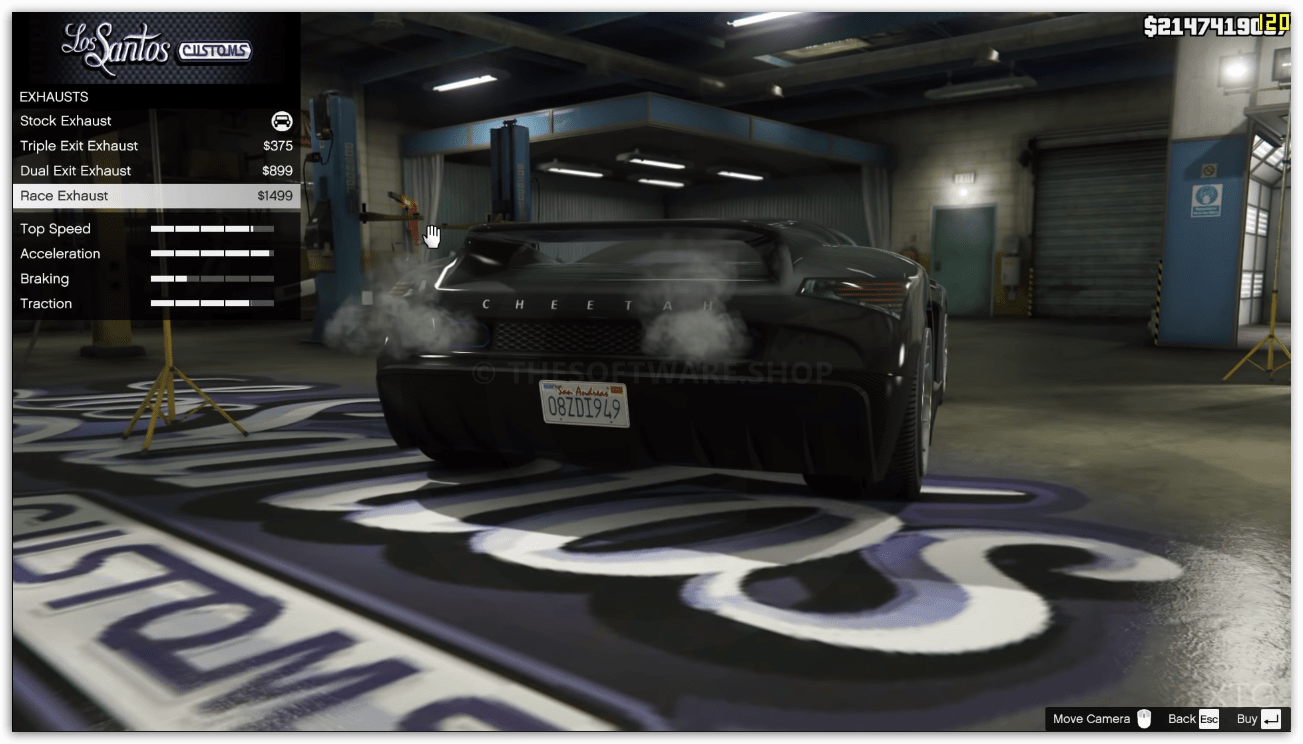Click the car icon beside Stock Exhaust
This screenshot has height=744, width=1303.
click(281, 120)
